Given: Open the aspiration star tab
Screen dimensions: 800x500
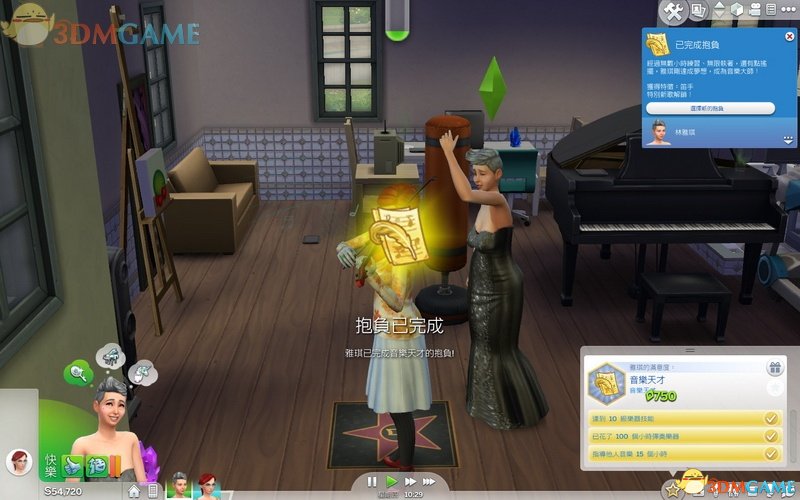Looking at the screenshot, I should tap(674, 490).
